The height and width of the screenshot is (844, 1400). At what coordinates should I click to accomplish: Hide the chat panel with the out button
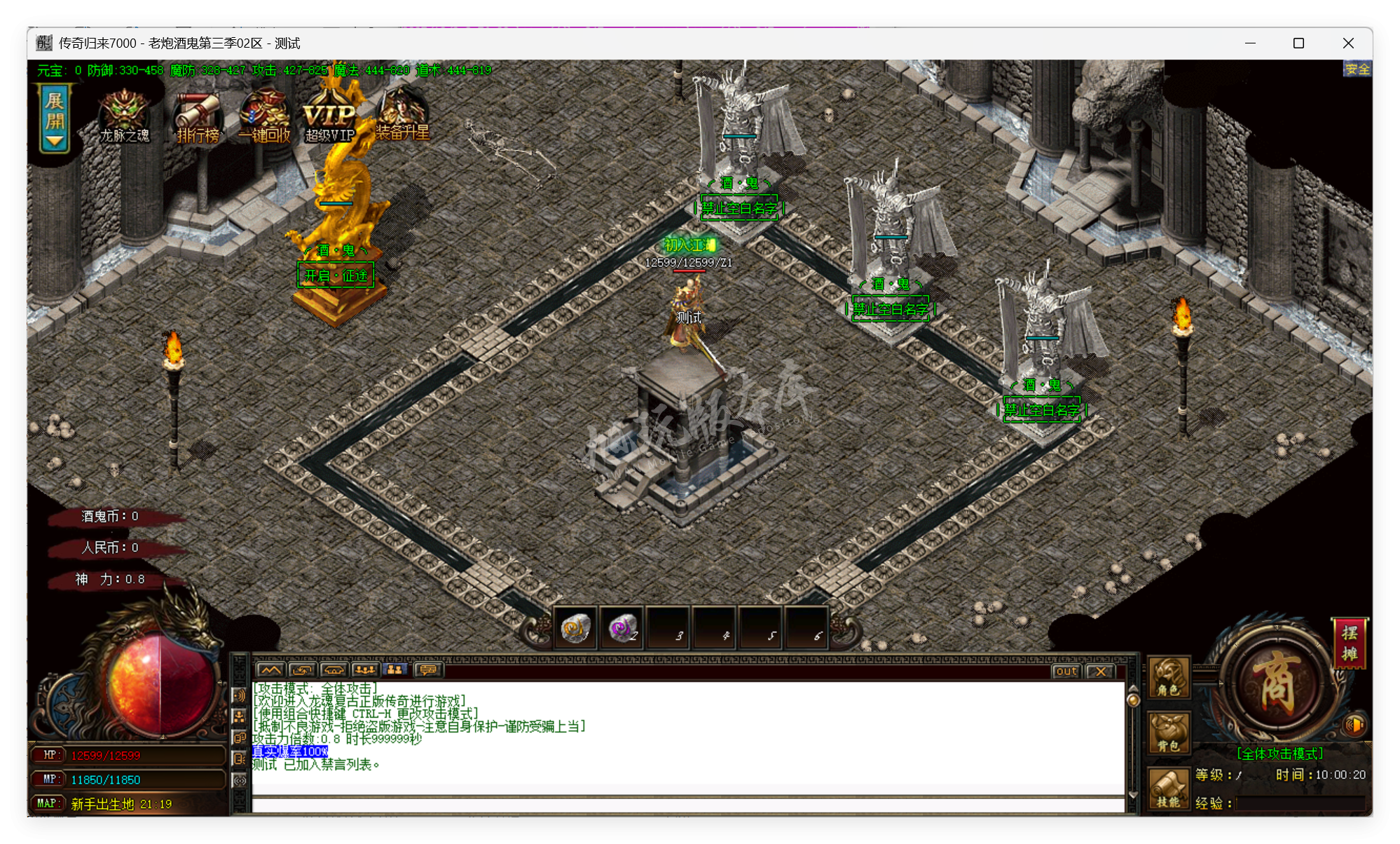pyautogui.click(x=1066, y=672)
